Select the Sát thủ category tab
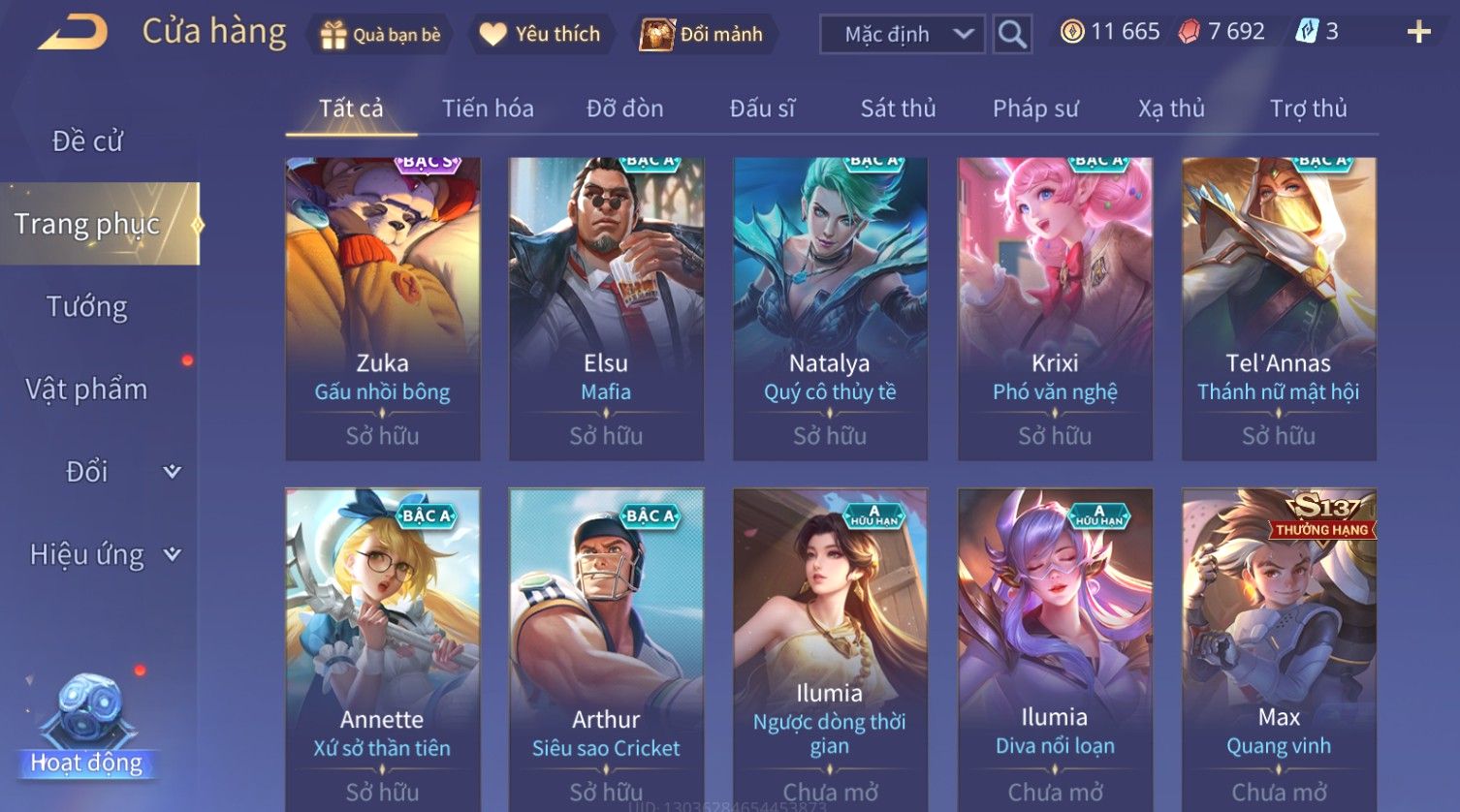This screenshot has height=812, width=1460. [x=898, y=109]
